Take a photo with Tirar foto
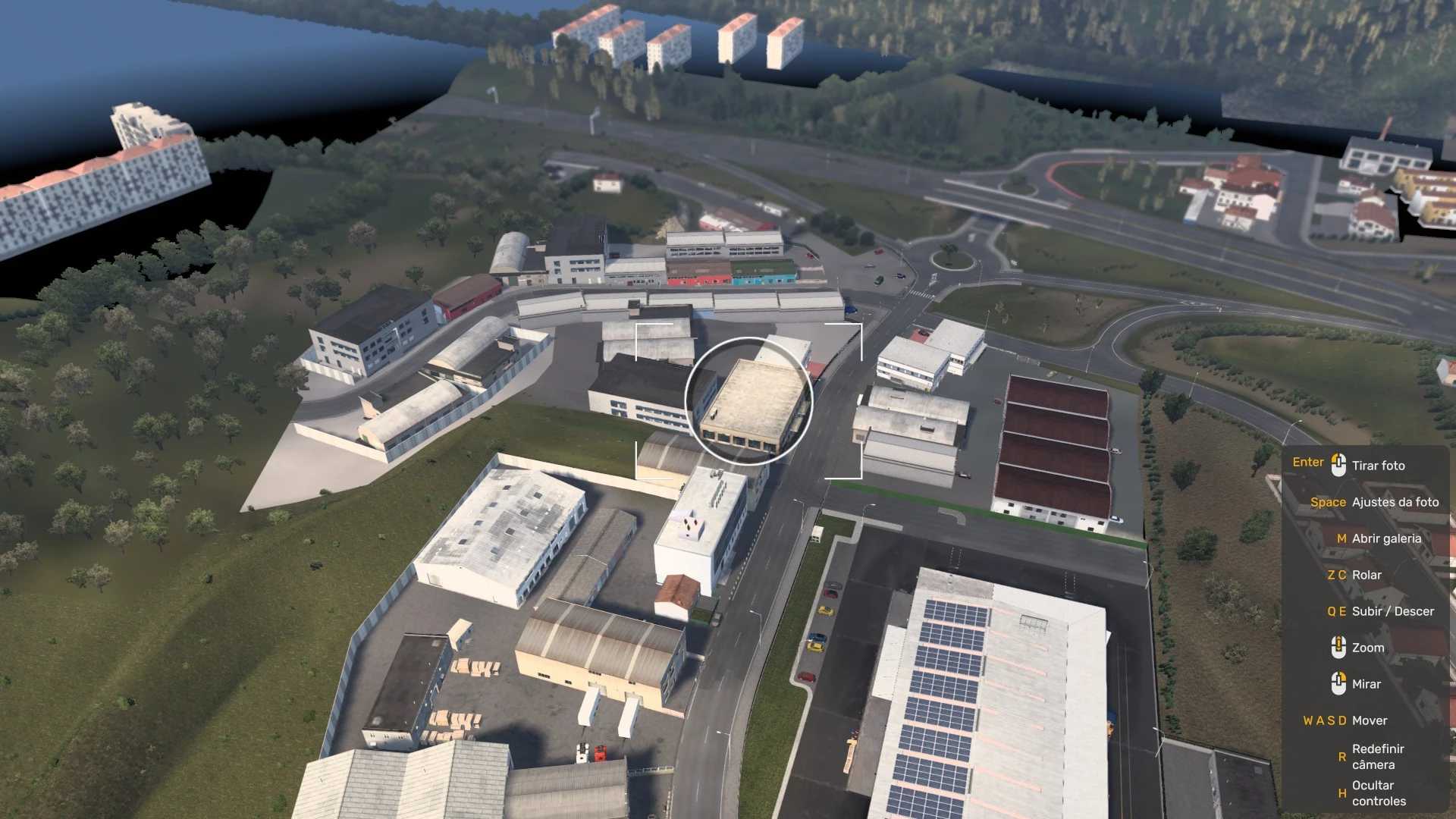The image size is (1456, 819). [1377, 466]
